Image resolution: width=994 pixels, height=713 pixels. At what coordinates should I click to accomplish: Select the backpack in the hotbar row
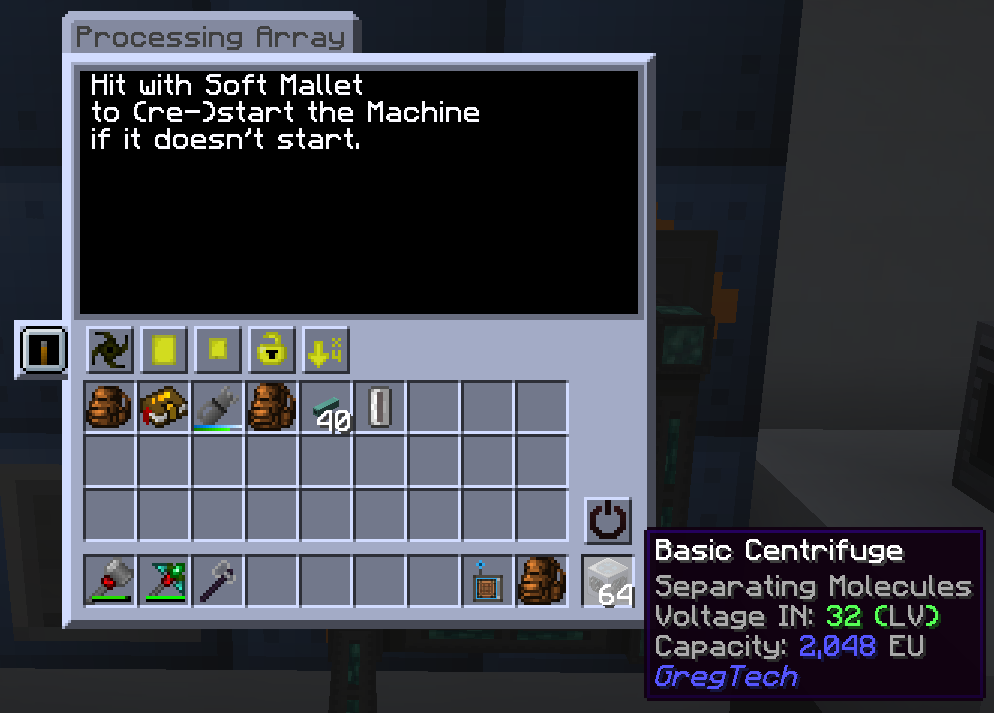click(x=541, y=581)
